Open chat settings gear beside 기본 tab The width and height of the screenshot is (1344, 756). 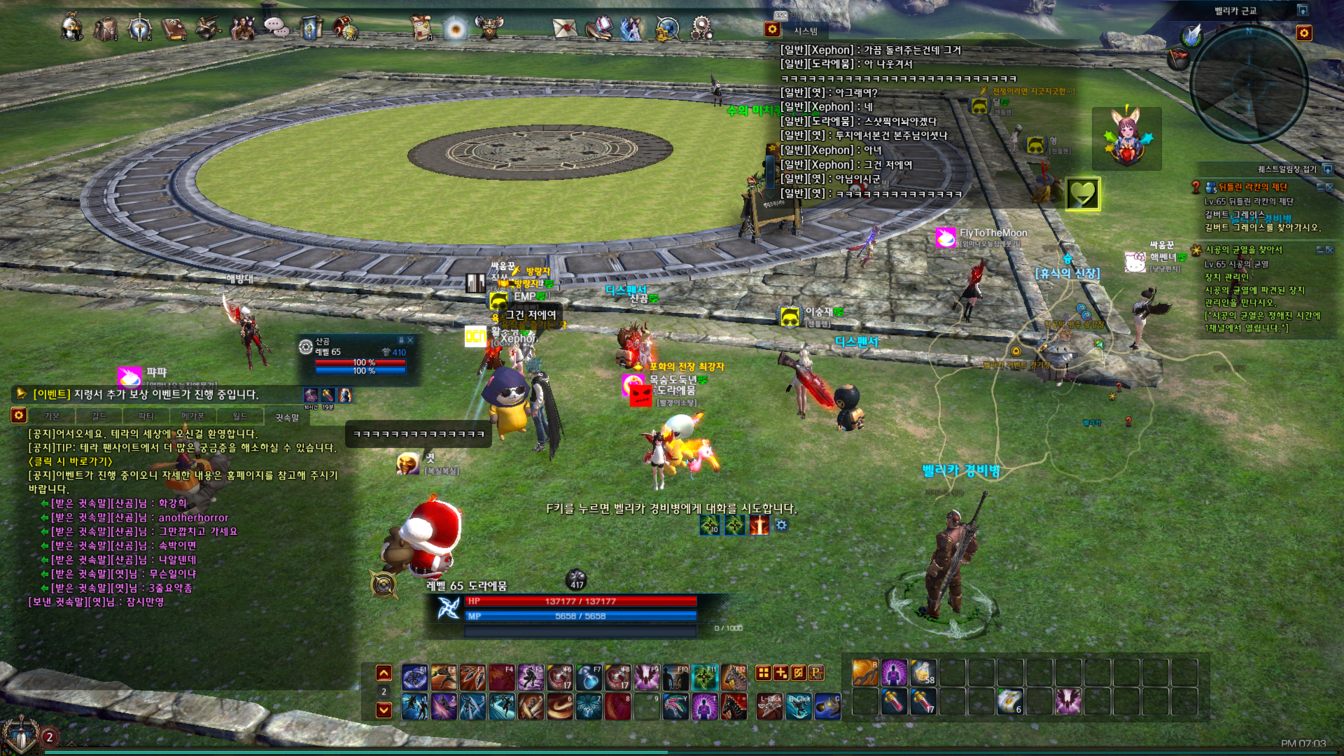(18, 415)
